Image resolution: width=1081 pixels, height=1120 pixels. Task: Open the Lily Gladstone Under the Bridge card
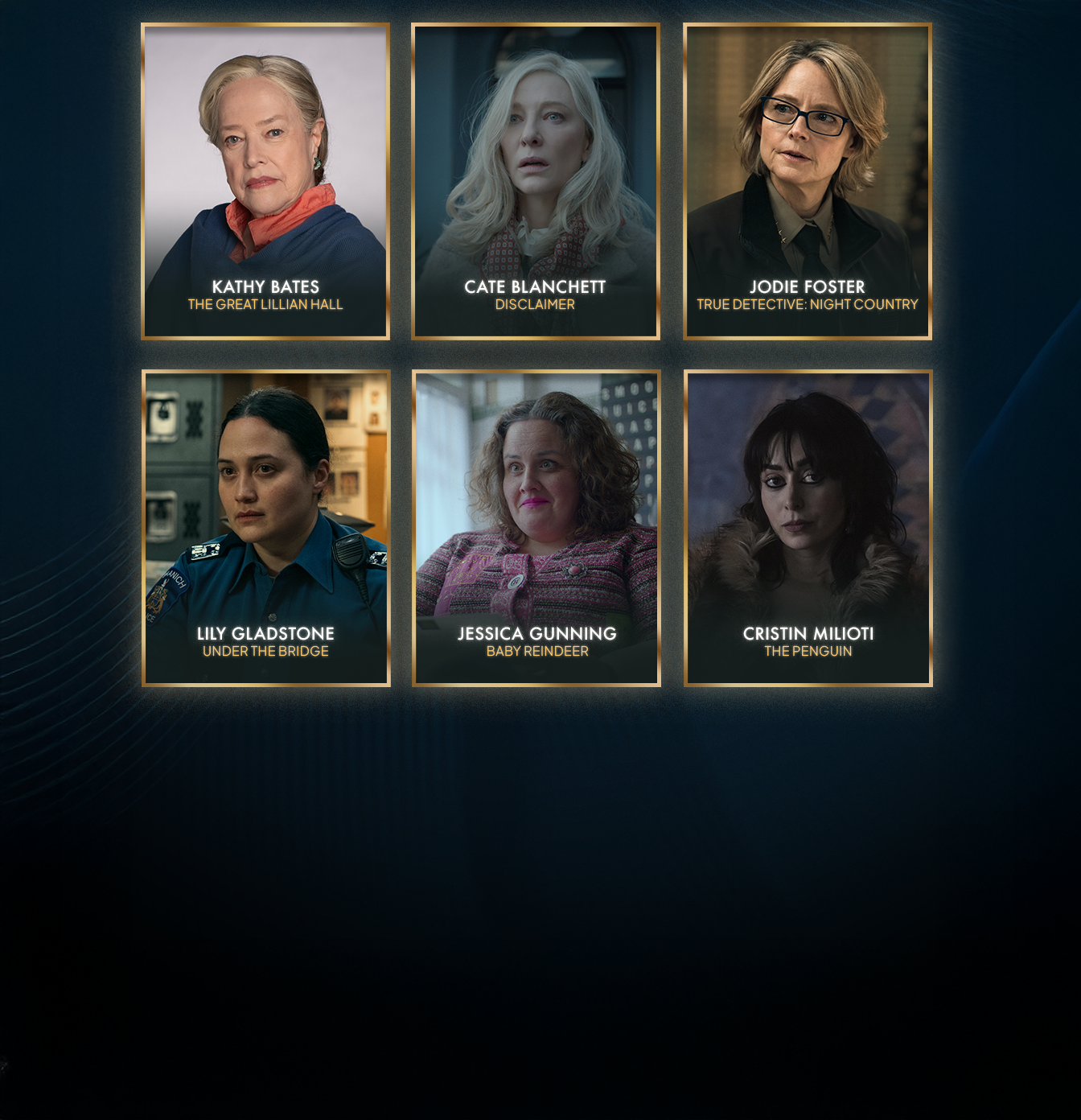pyautogui.click(x=265, y=528)
